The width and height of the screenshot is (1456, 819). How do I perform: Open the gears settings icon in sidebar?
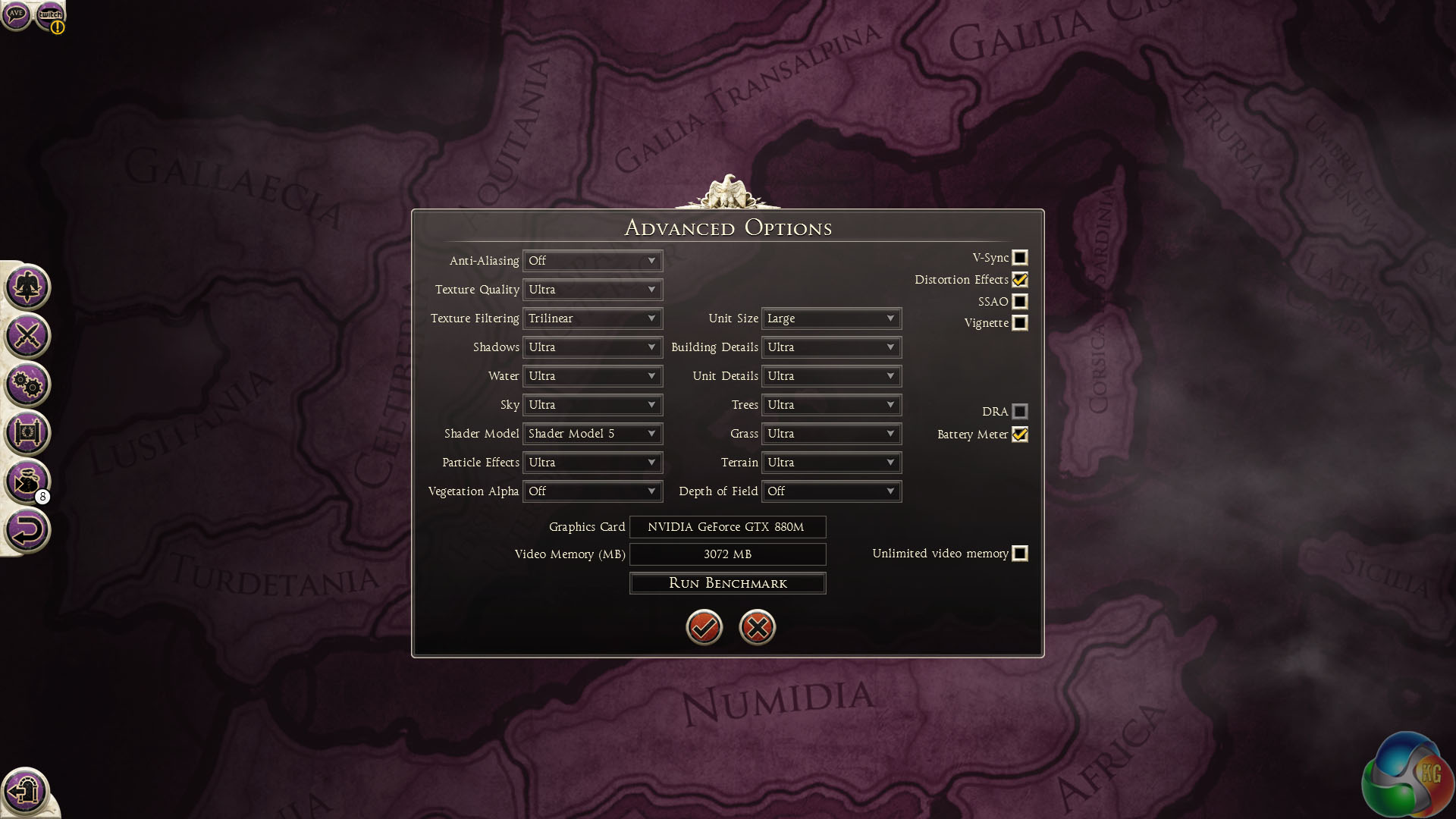pos(27,384)
